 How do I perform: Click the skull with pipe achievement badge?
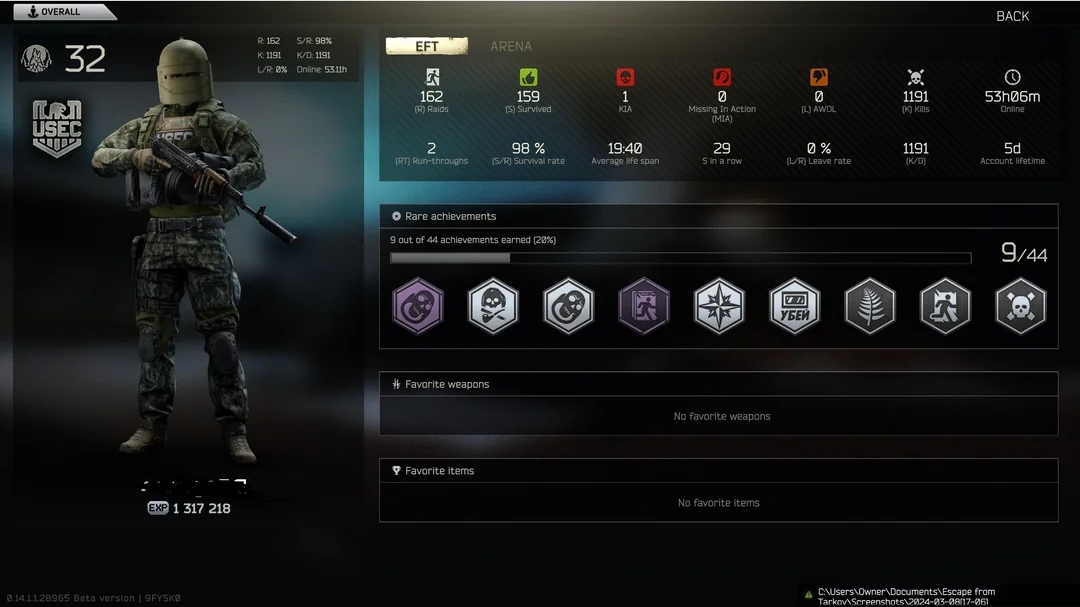[493, 306]
